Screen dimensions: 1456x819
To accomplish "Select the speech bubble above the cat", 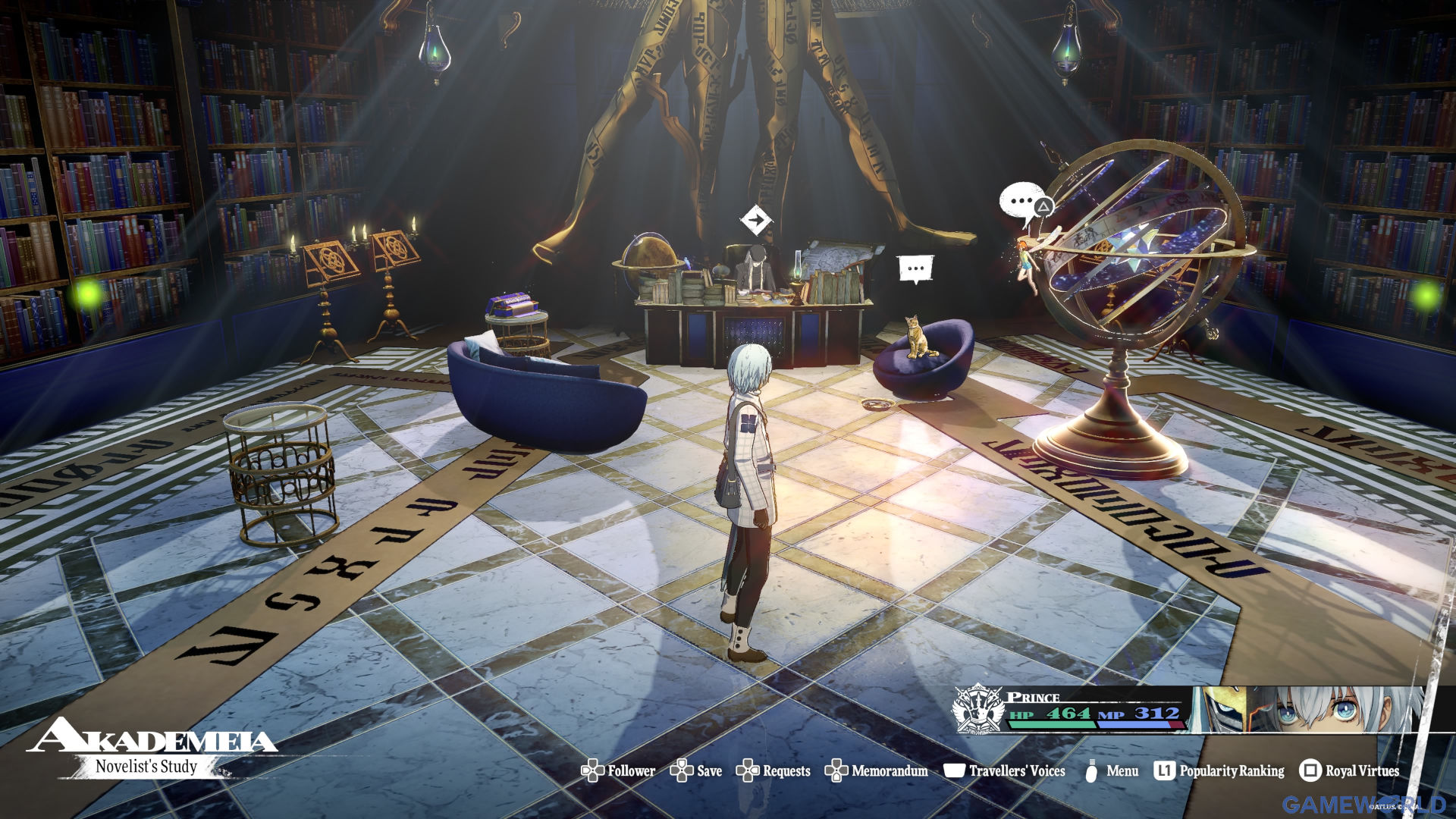I will pyautogui.click(x=915, y=268).
